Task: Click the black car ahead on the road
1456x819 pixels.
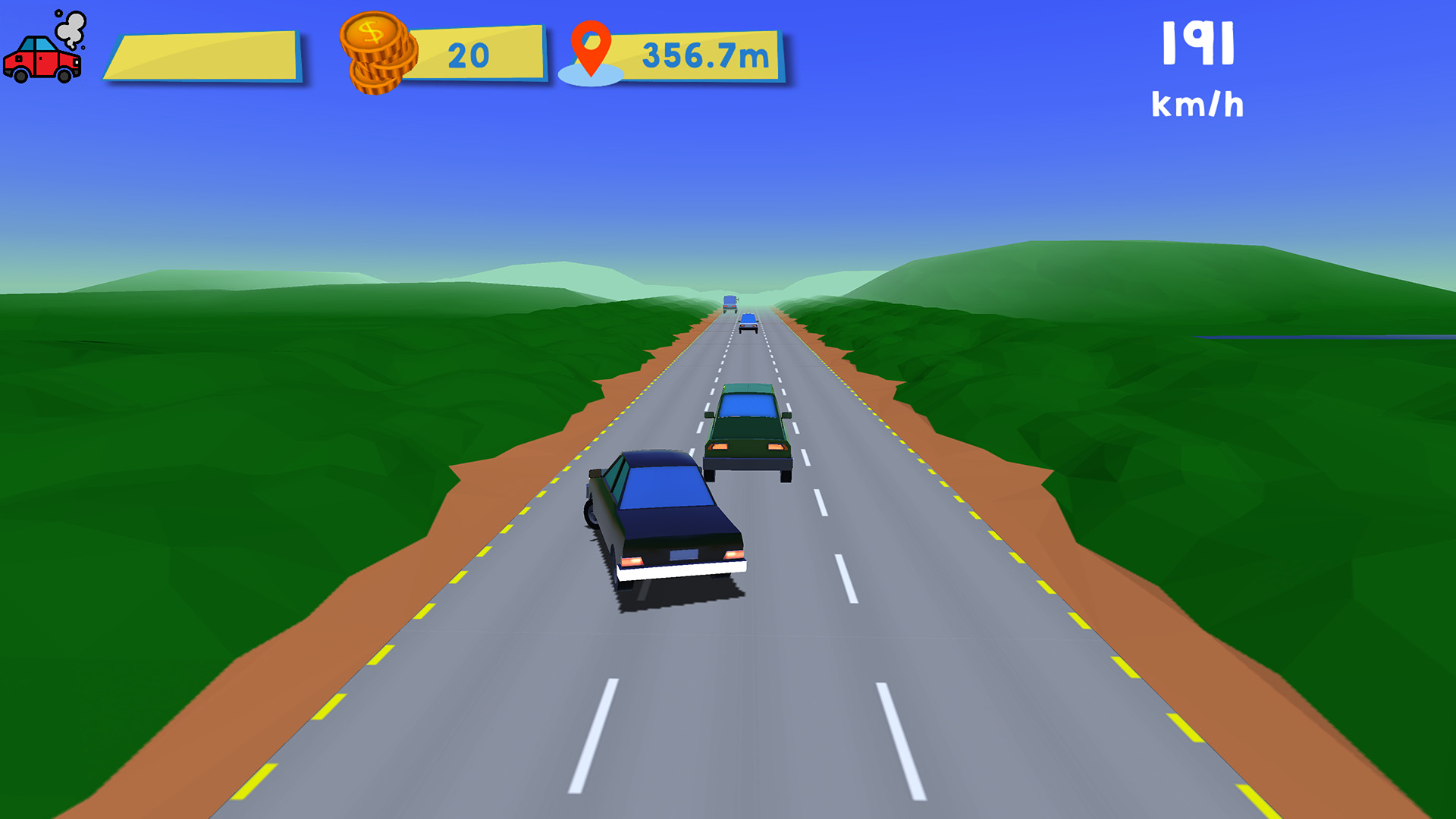Action: click(667, 531)
